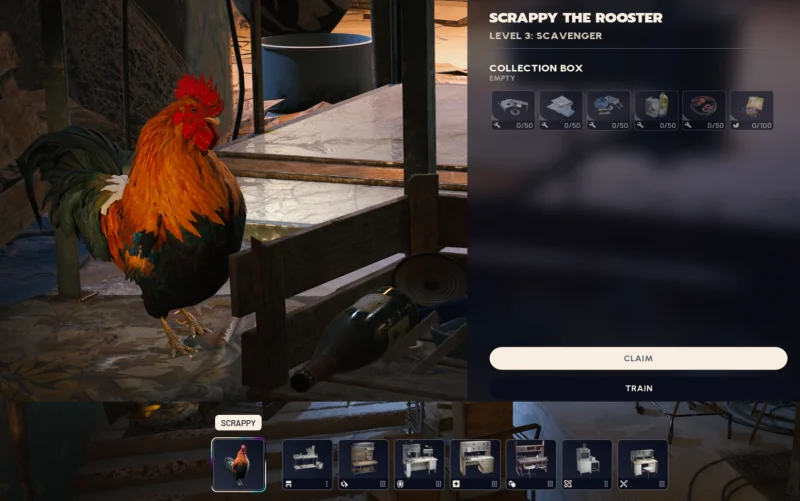Select the chemical bottles collection slot
This screenshot has width=800, height=501.
pos(656,111)
